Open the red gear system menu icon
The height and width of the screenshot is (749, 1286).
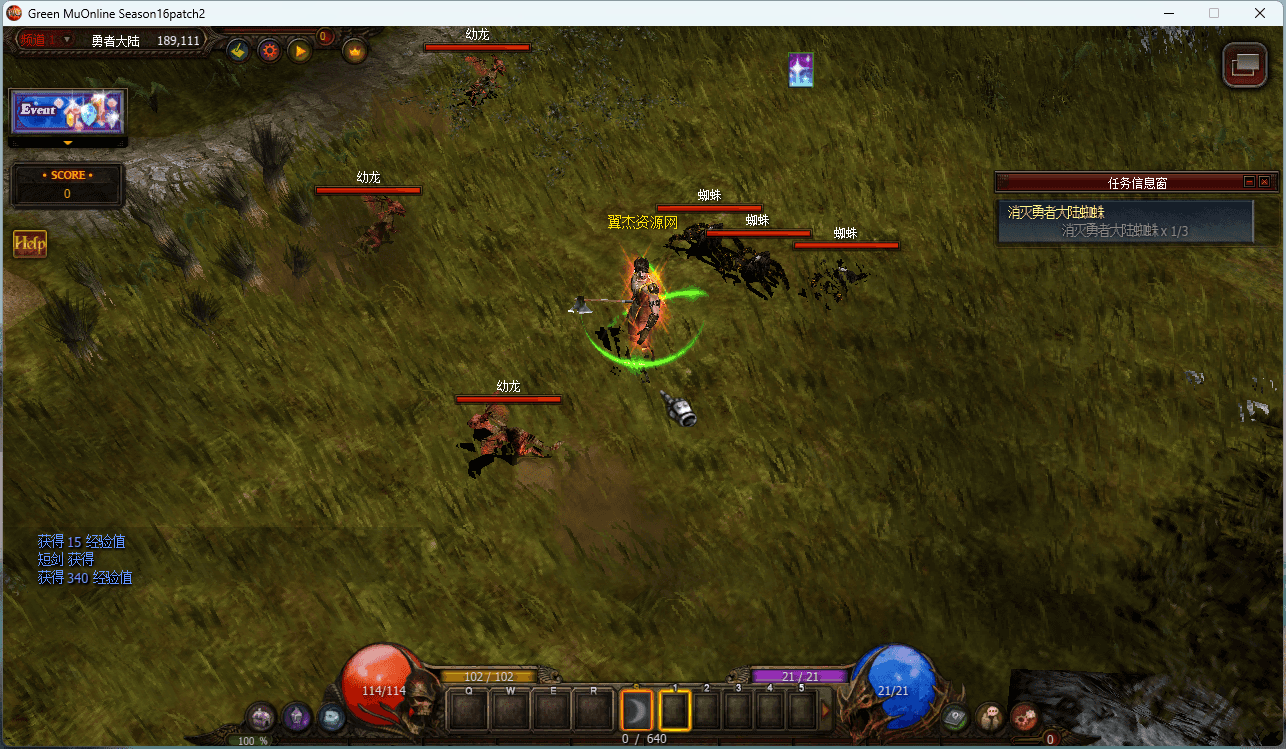coord(1023,716)
